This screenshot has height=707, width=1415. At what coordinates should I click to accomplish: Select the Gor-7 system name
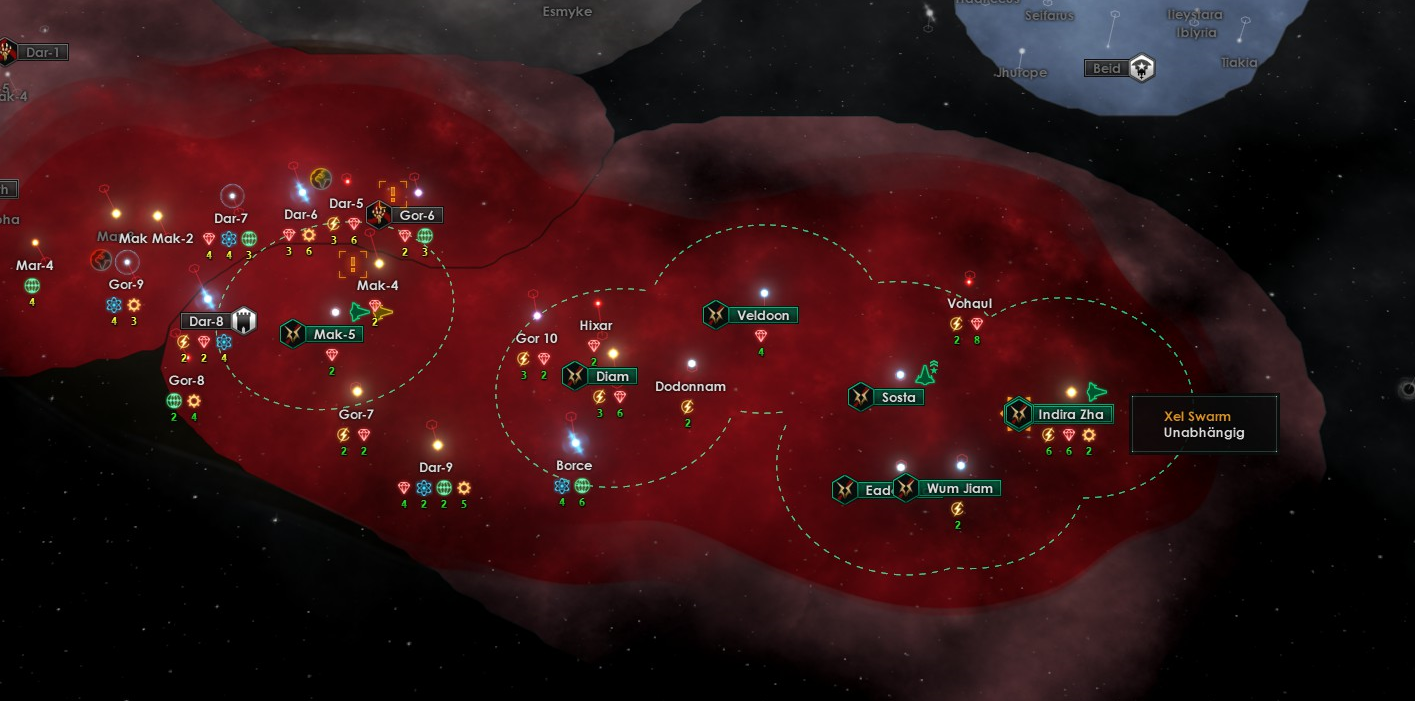356,415
